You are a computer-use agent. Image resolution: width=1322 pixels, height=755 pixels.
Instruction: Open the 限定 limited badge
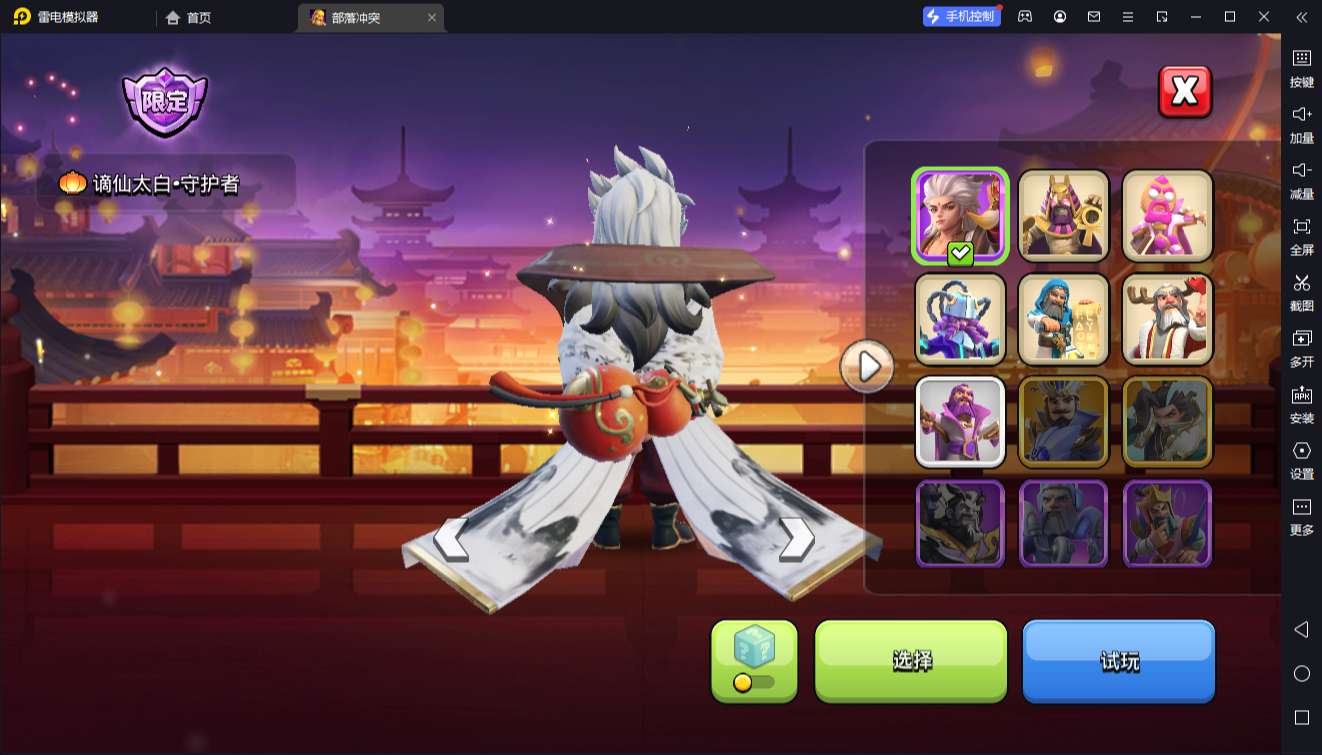coord(165,101)
